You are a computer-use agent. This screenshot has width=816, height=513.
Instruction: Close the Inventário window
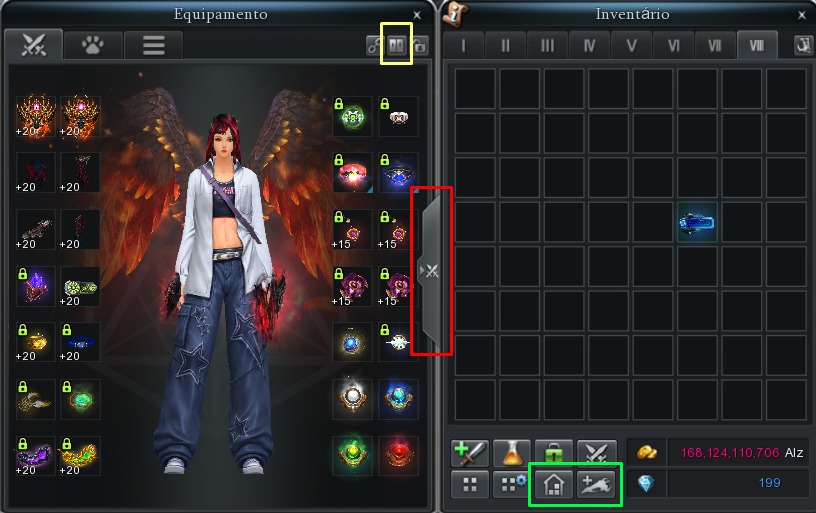[x=802, y=15]
